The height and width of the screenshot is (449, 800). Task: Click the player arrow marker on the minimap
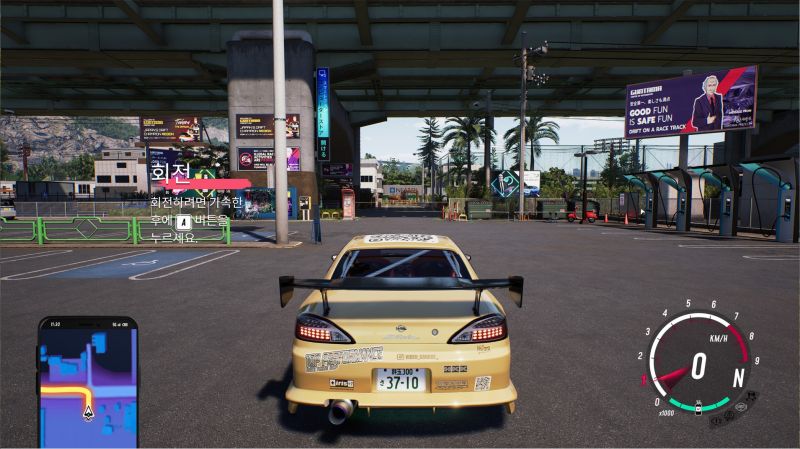point(88,412)
